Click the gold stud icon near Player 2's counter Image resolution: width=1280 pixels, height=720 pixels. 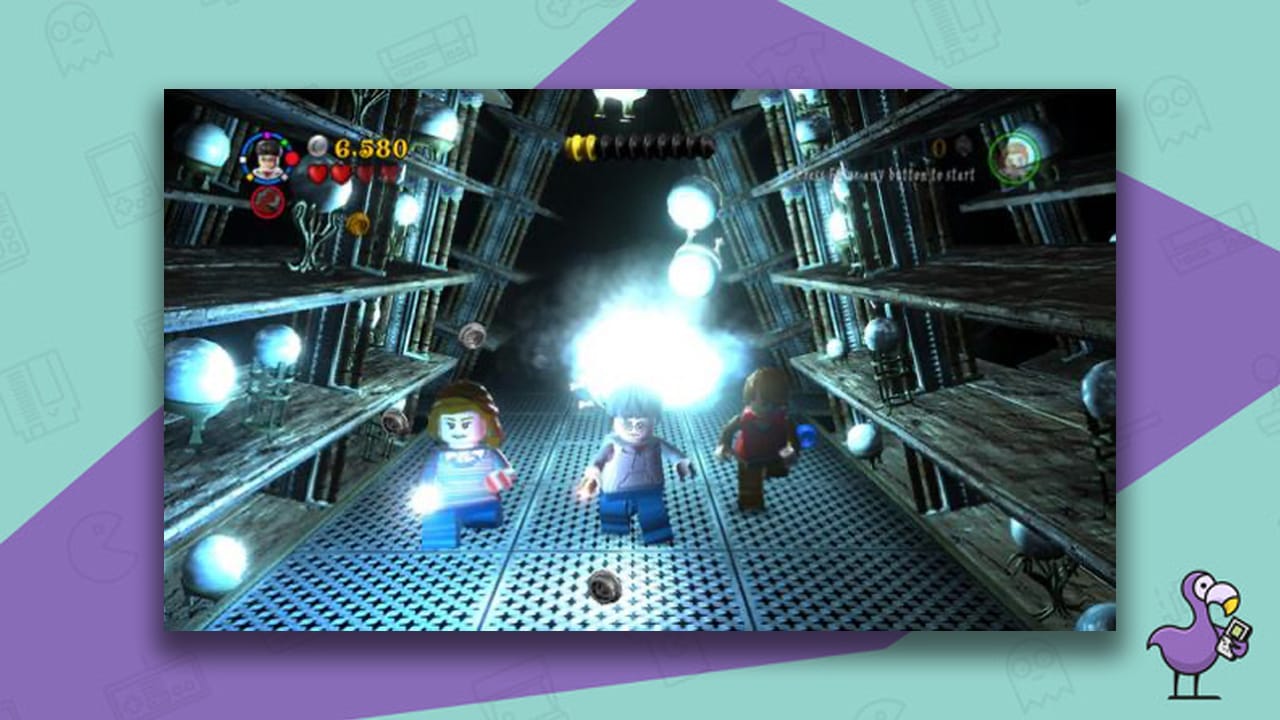tap(938, 148)
